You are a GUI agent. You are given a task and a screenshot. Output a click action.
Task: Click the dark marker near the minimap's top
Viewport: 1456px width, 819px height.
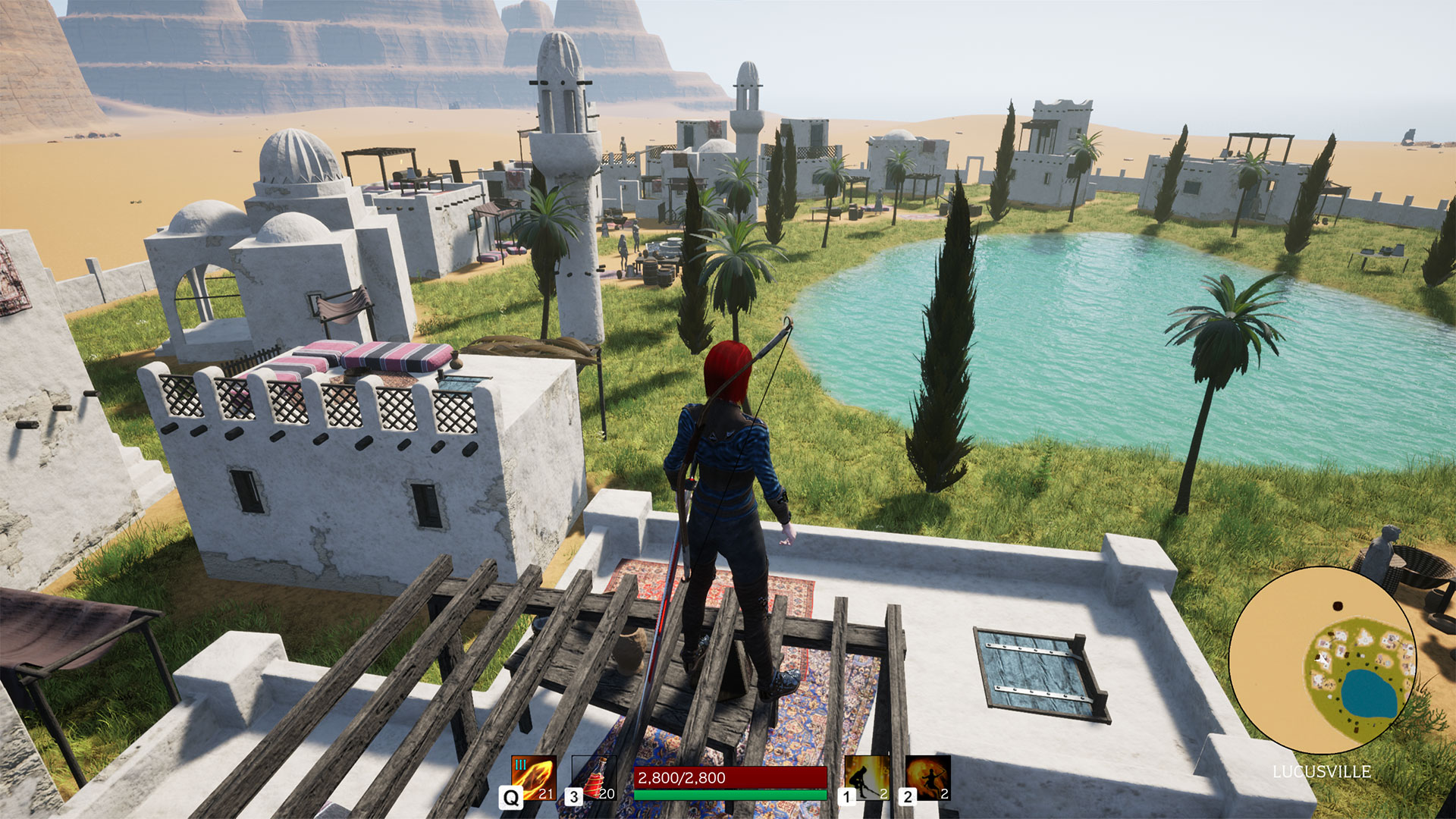[x=1338, y=605]
